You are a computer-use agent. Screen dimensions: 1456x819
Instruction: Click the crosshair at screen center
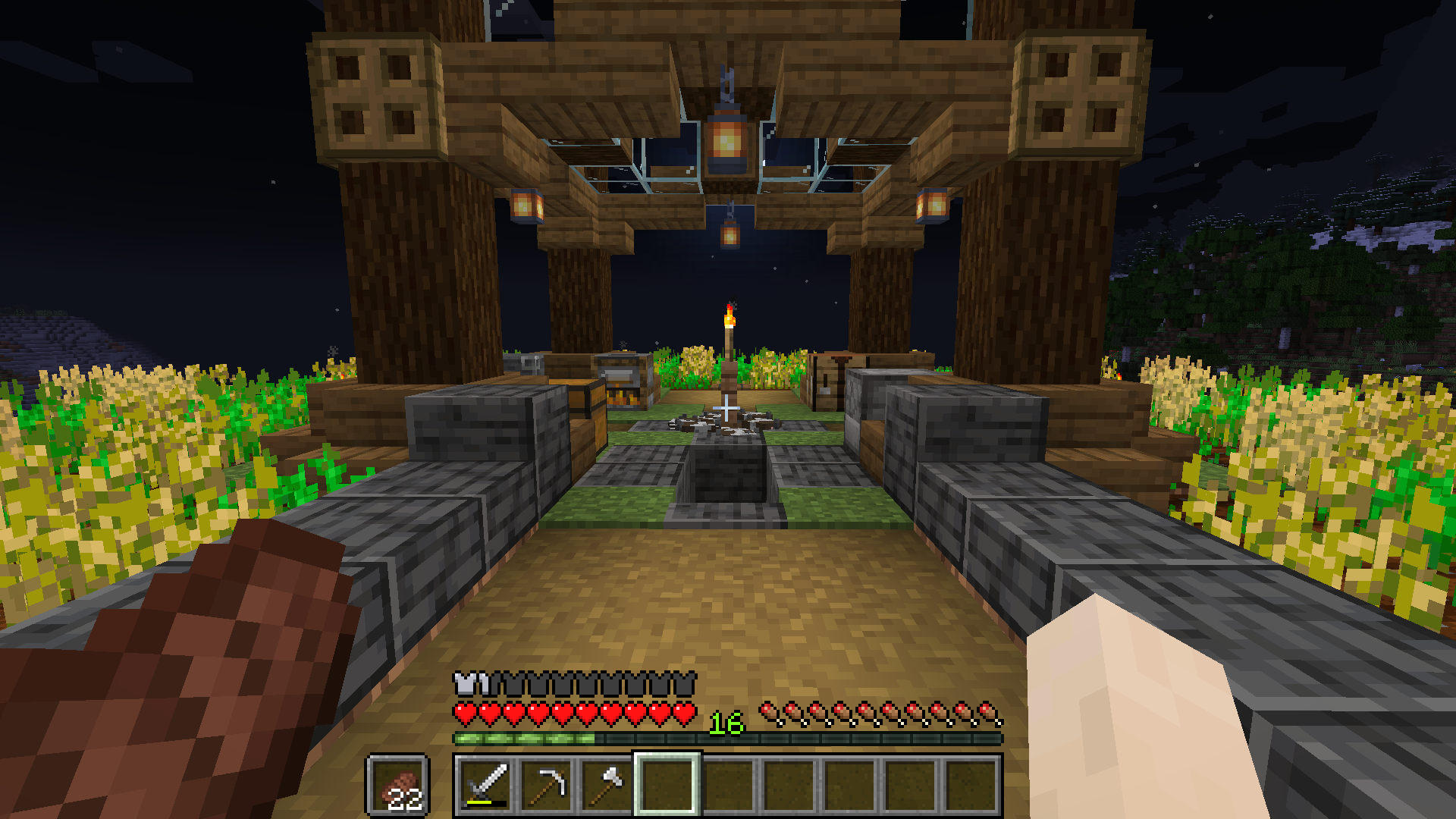click(x=728, y=409)
